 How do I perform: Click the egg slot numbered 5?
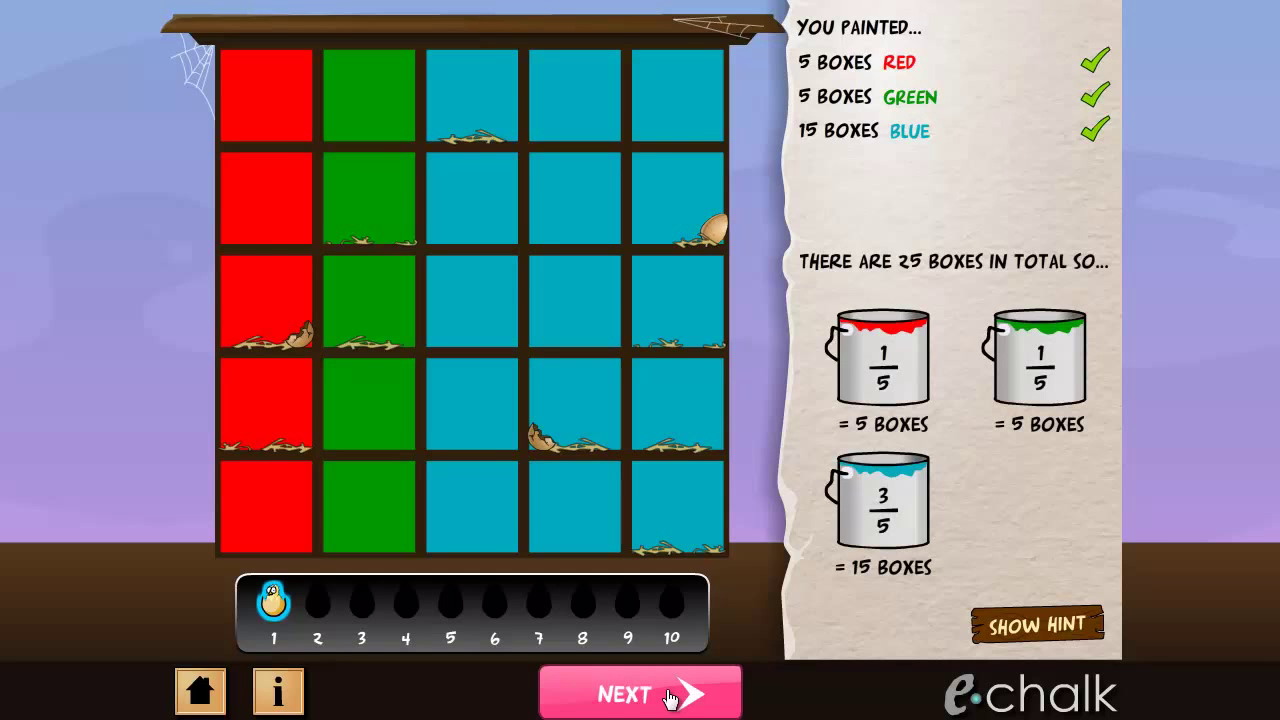pos(449,601)
